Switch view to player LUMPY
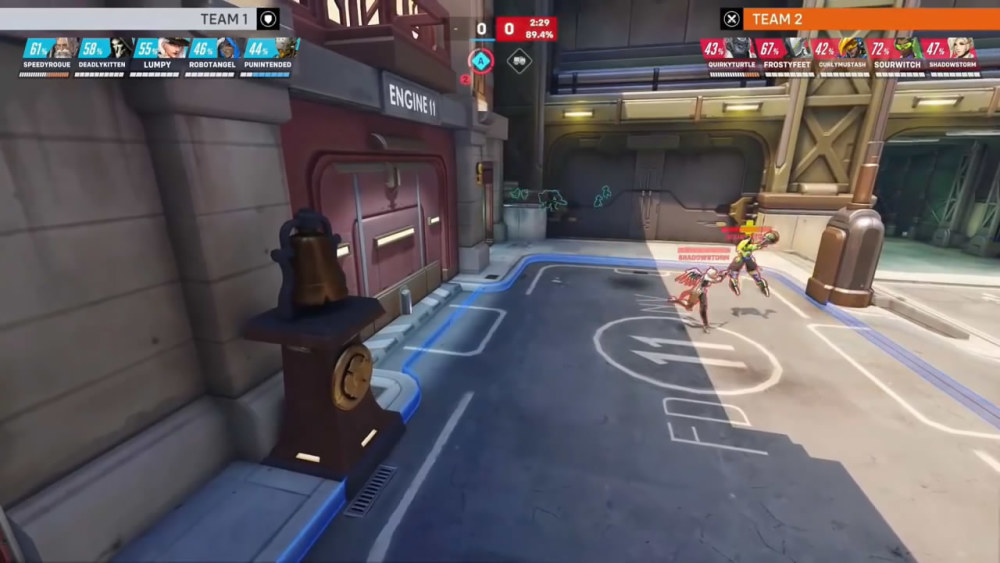The height and width of the screenshot is (563, 1000). (x=173, y=48)
